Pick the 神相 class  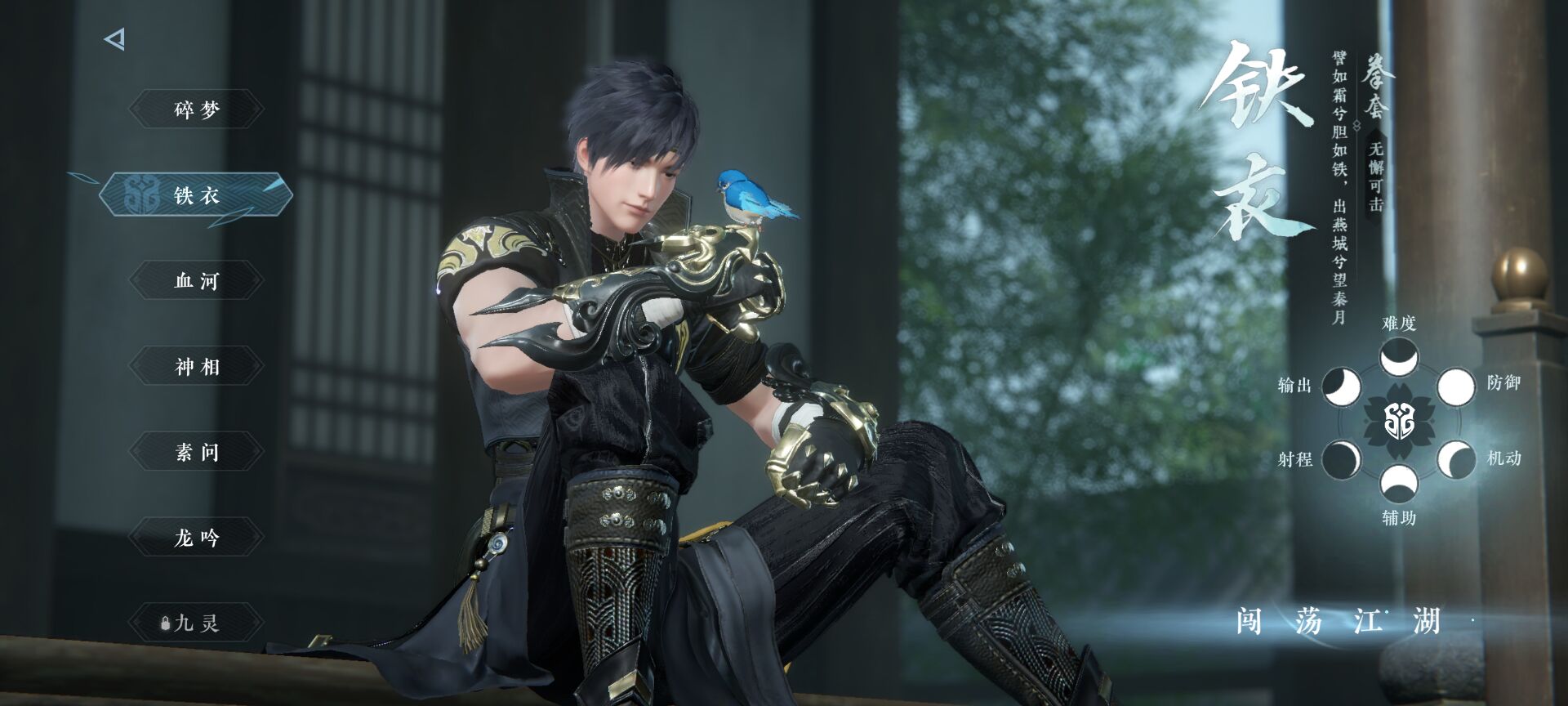pos(197,367)
